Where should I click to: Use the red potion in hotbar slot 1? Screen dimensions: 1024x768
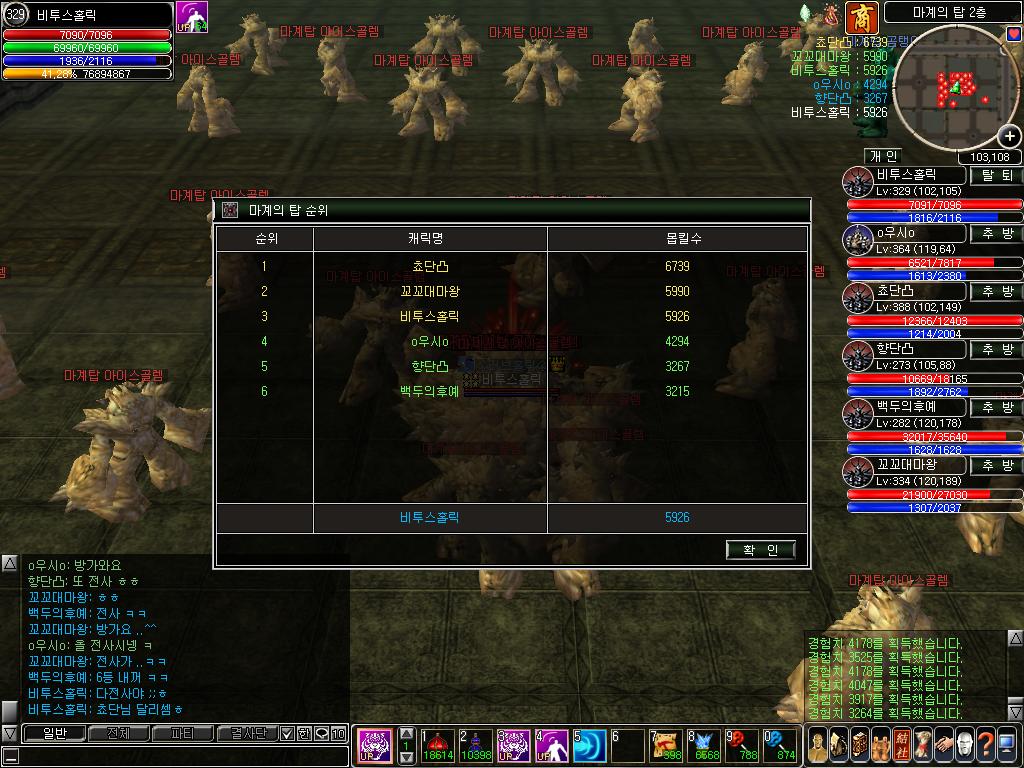pos(437,746)
